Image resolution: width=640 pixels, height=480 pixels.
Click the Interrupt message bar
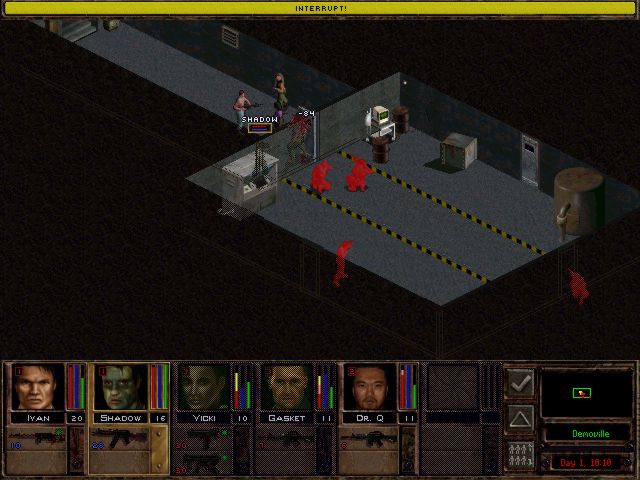[x=320, y=7]
